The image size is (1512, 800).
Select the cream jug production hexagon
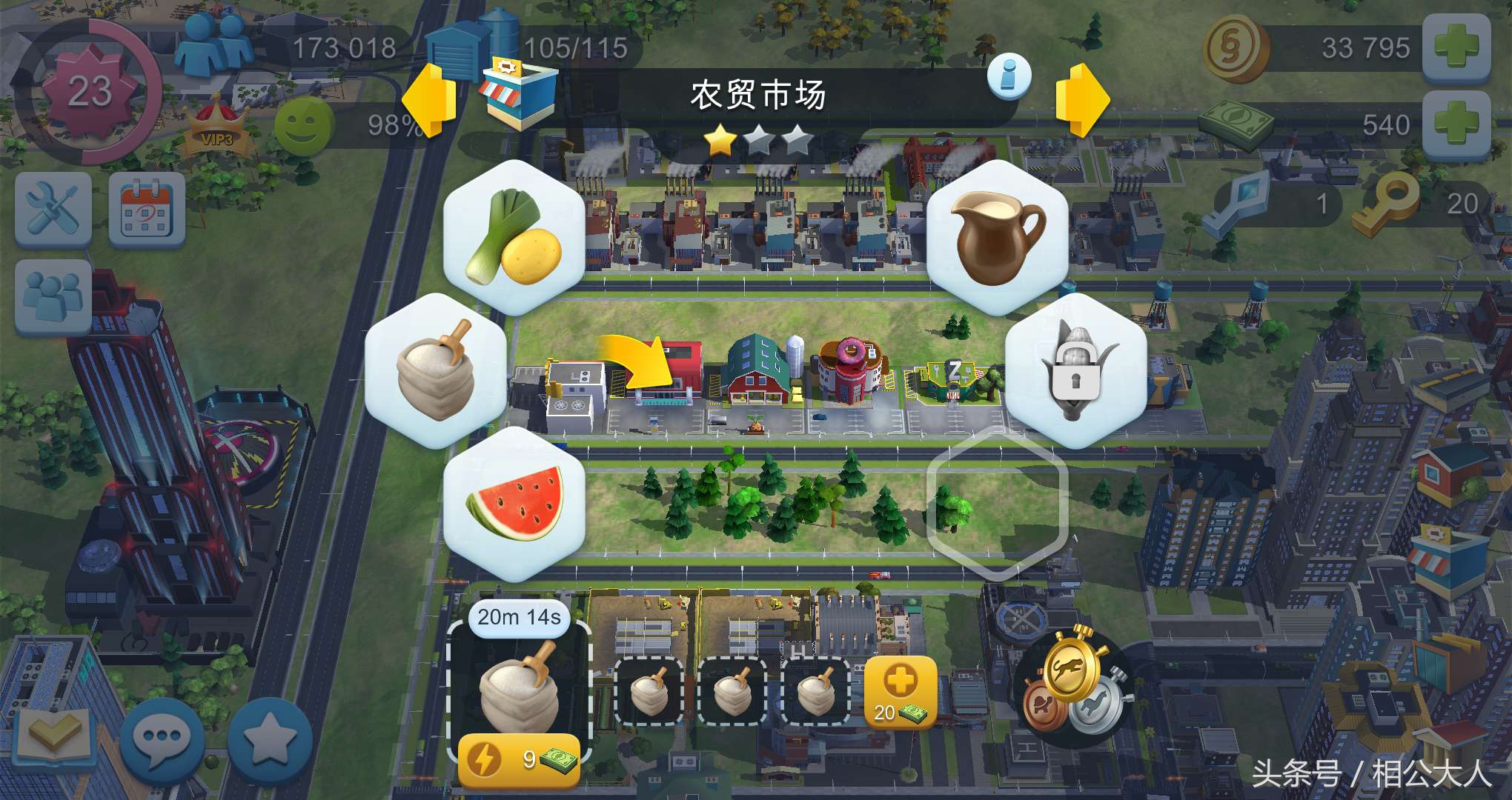pos(997,237)
